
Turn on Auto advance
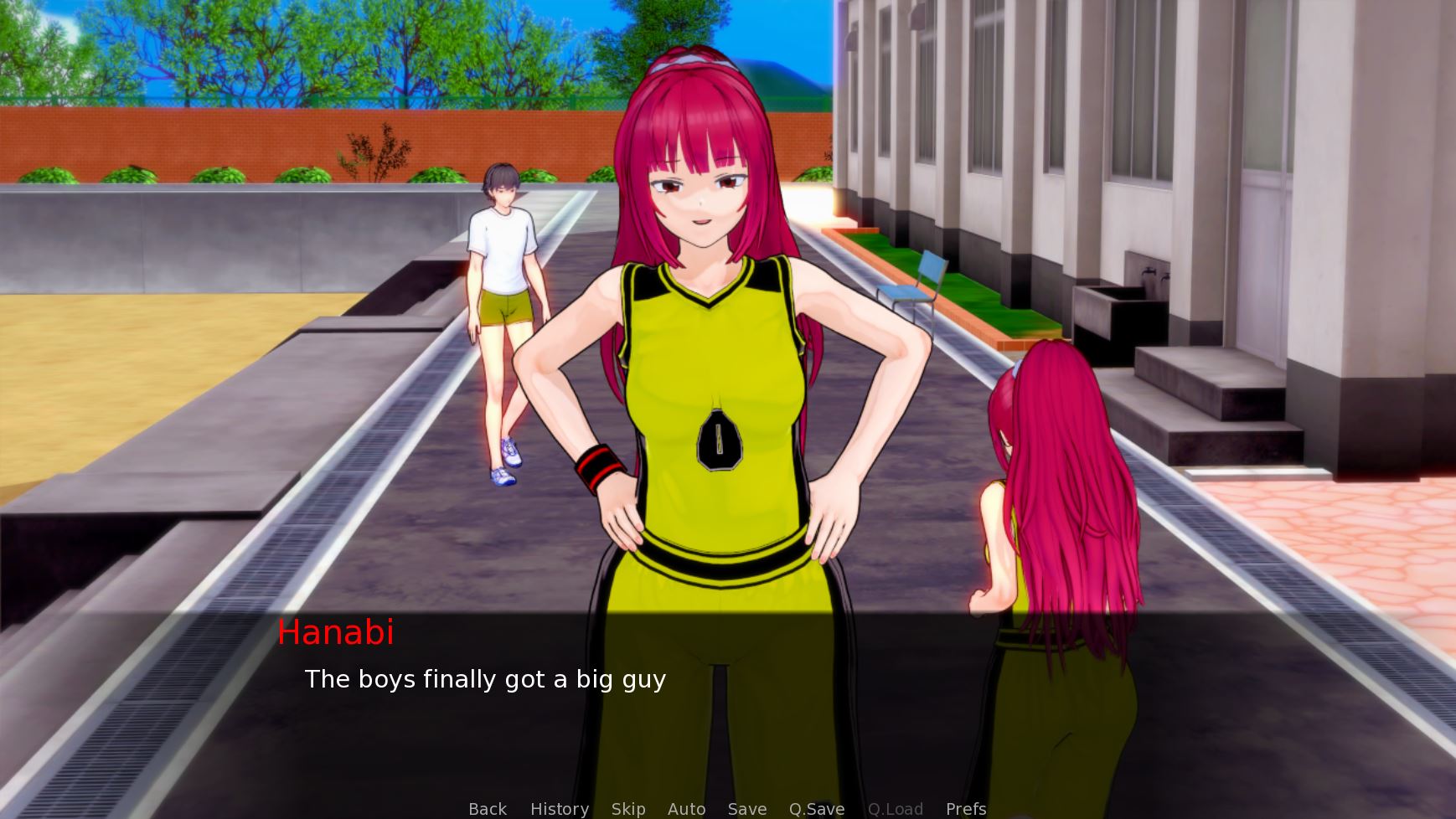686,809
